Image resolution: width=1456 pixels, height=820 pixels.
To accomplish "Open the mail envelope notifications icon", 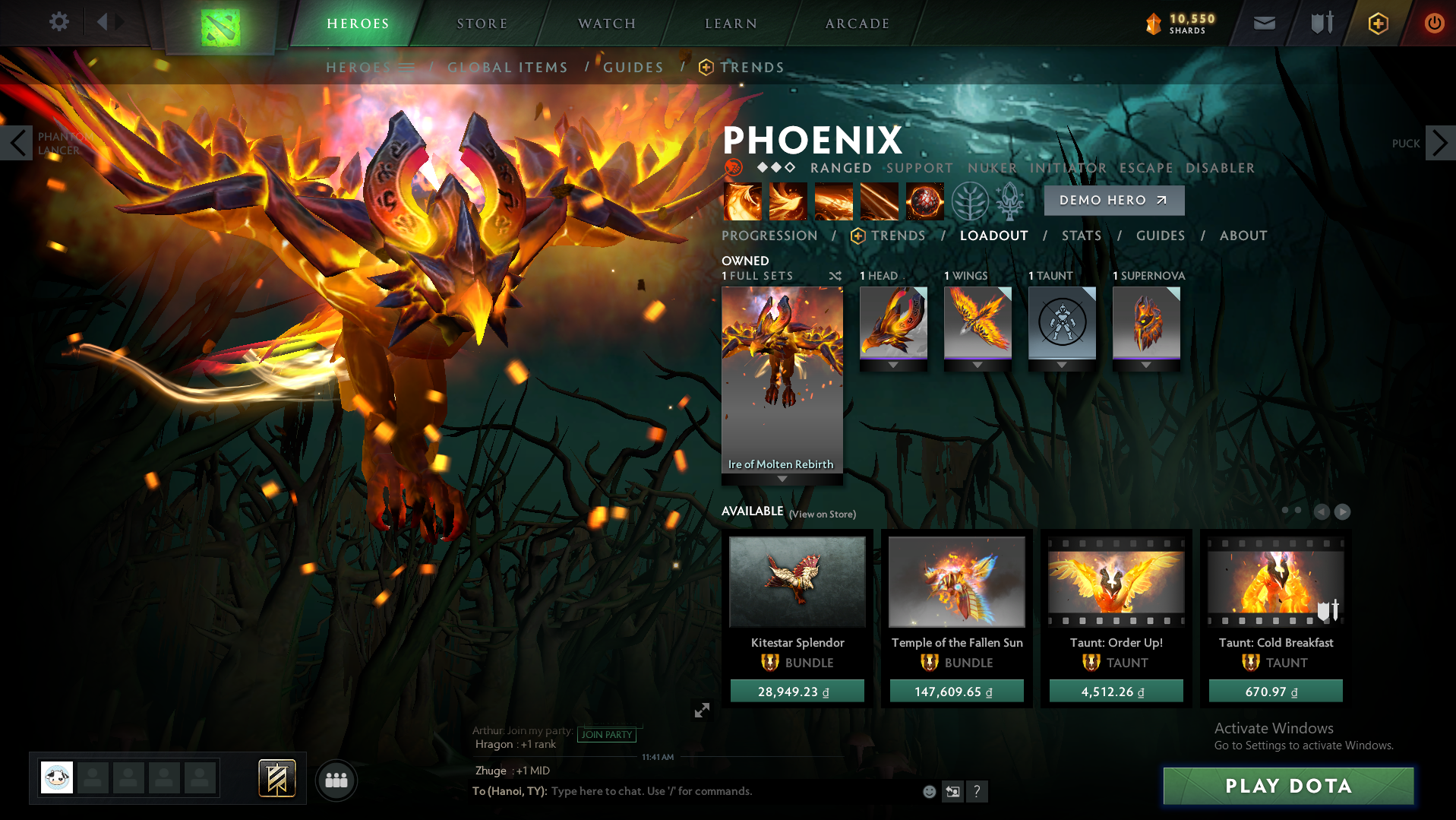I will 1263,23.
